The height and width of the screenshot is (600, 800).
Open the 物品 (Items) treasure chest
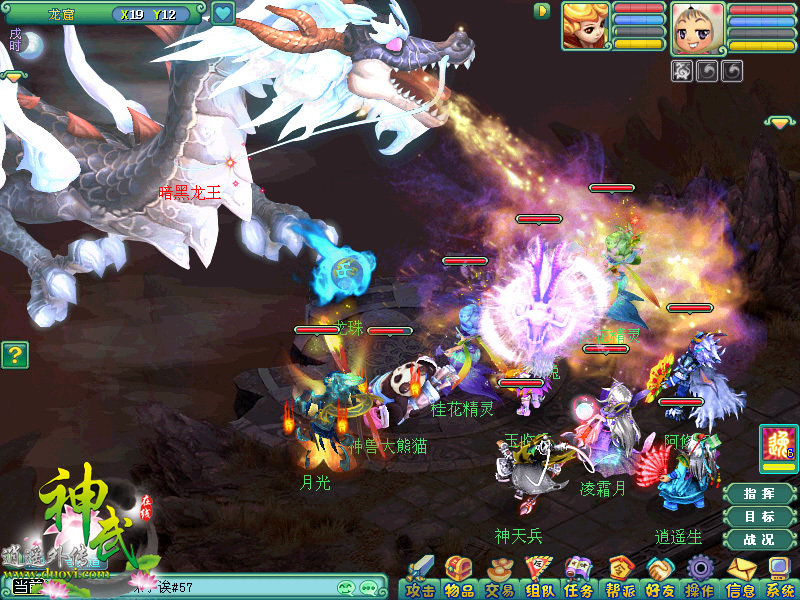pos(458,578)
